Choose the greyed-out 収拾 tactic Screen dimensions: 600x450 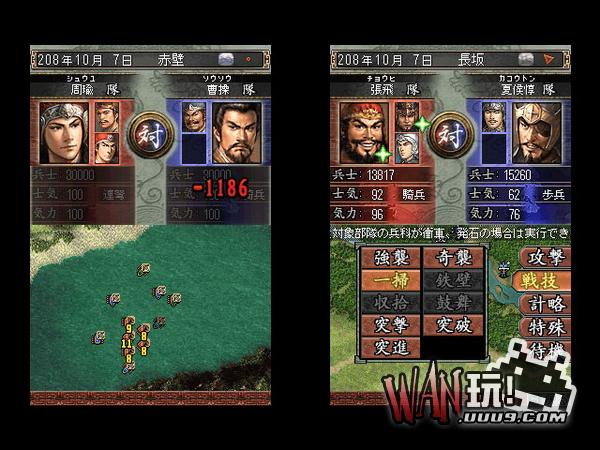[x=390, y=303]
